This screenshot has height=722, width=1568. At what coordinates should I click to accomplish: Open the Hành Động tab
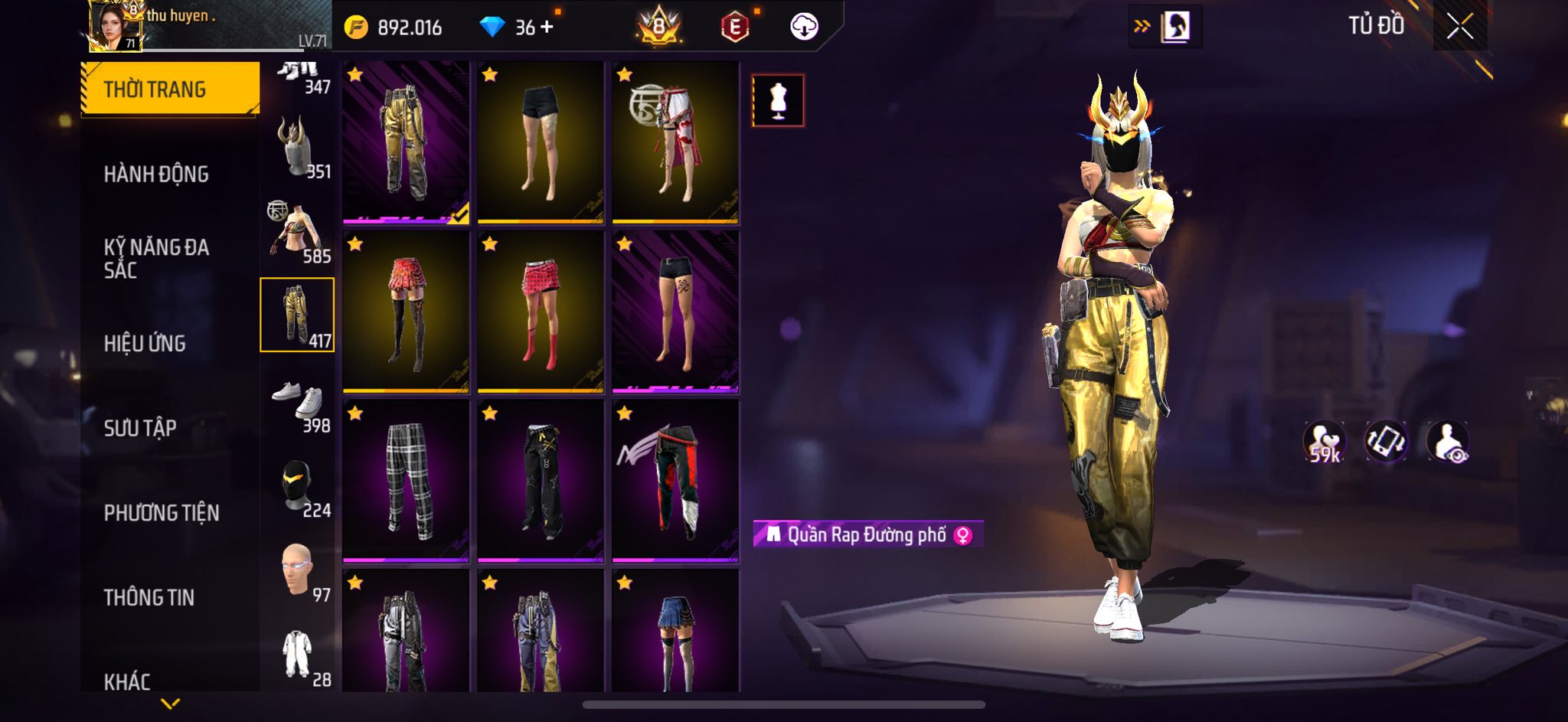click(156, 175)
